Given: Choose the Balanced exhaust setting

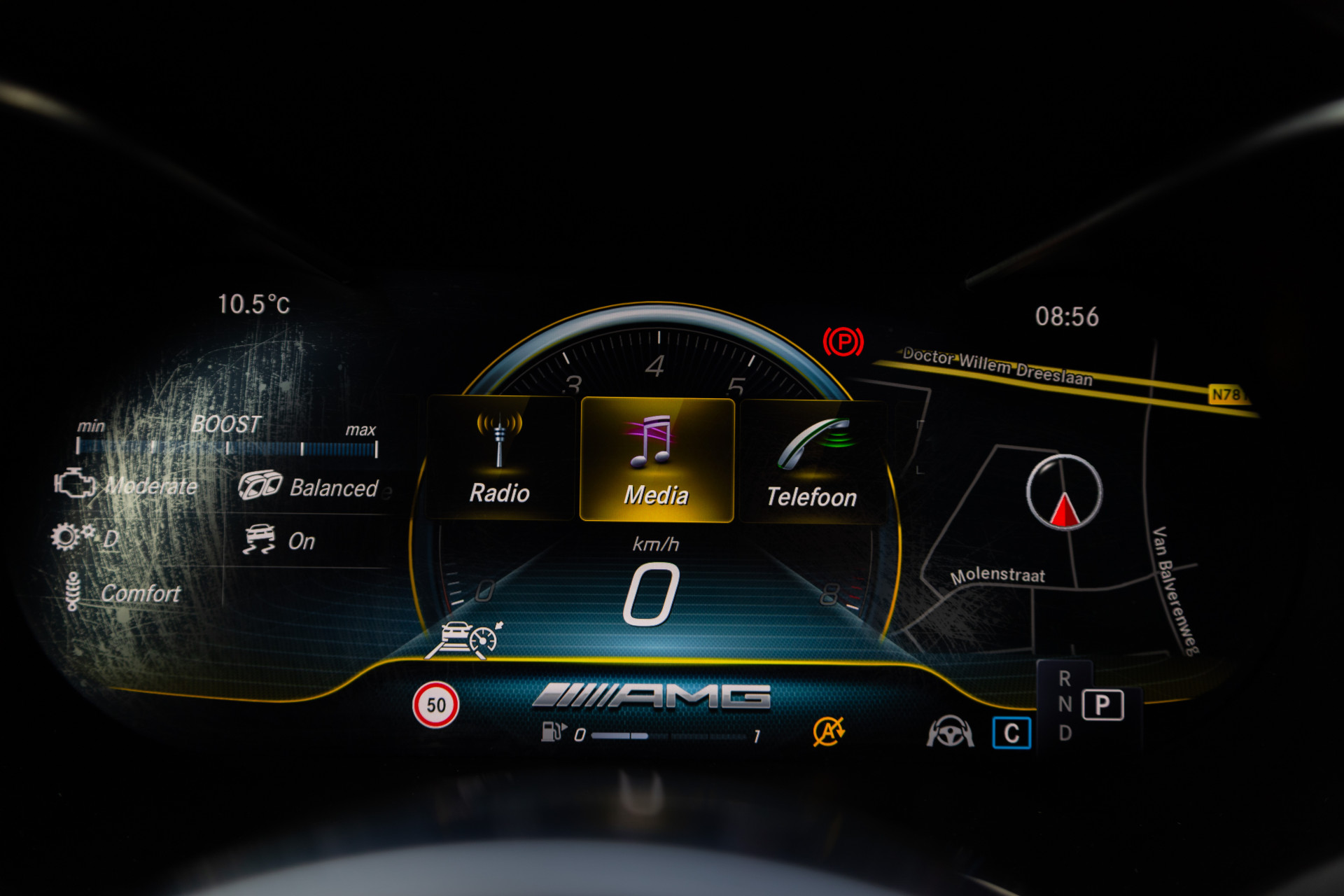Looking at the screenshot, I should pyautogui.click(x=333, y=488).
